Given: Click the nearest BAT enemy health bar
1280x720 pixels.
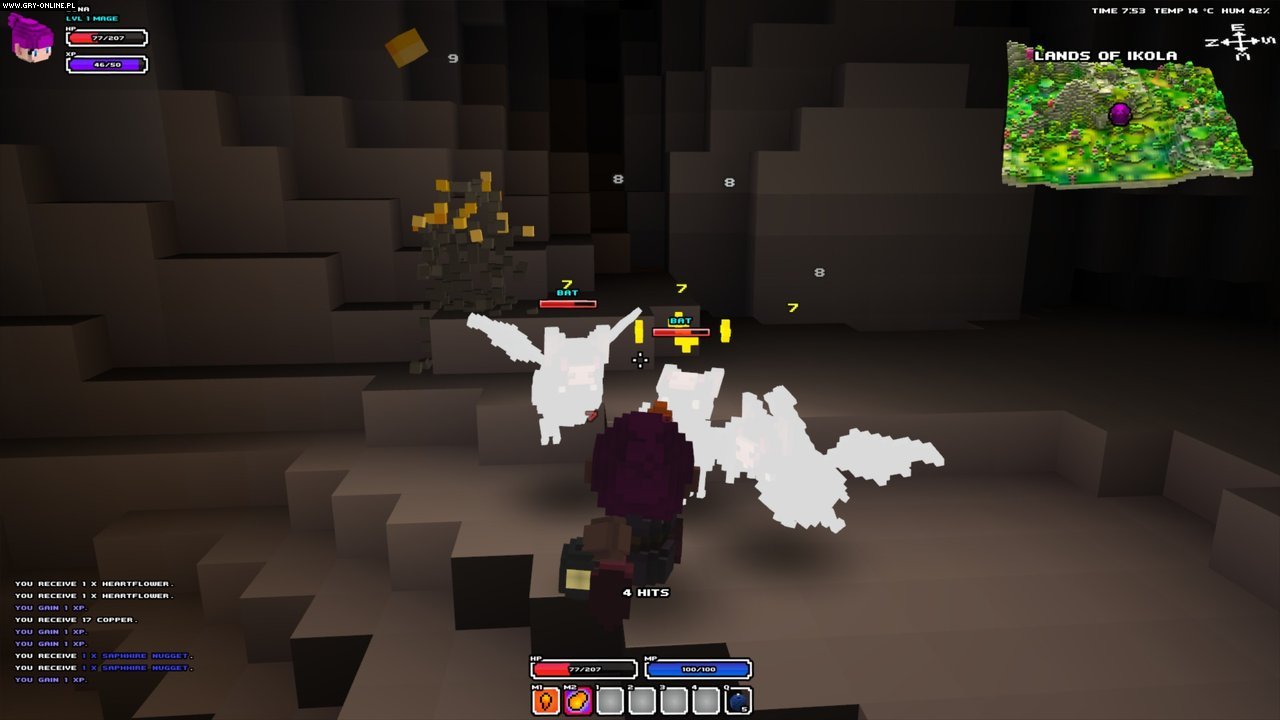Looking at the screenshot, I should [683, 331].
